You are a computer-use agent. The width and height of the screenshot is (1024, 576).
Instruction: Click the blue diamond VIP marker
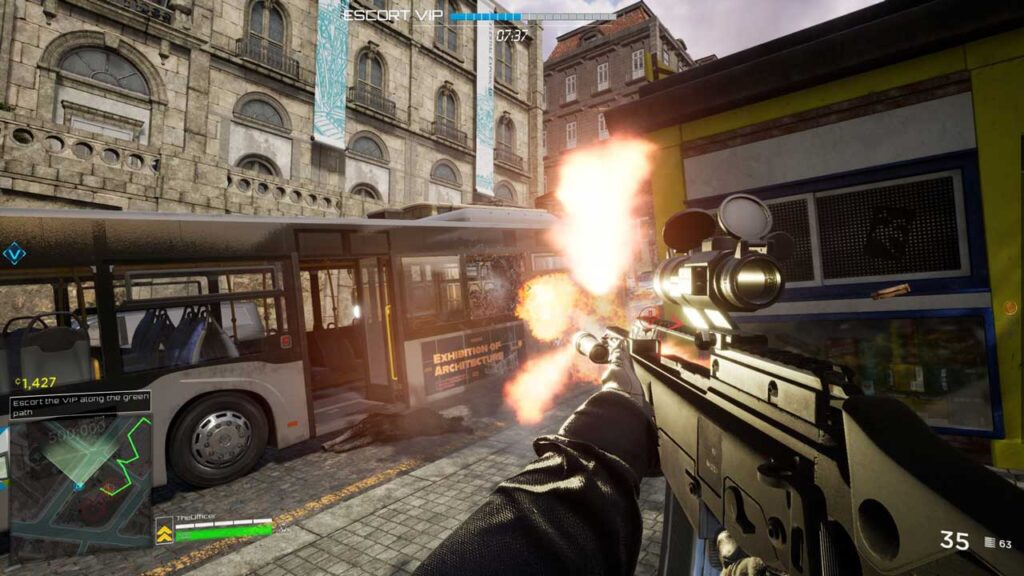coord(15,254)
